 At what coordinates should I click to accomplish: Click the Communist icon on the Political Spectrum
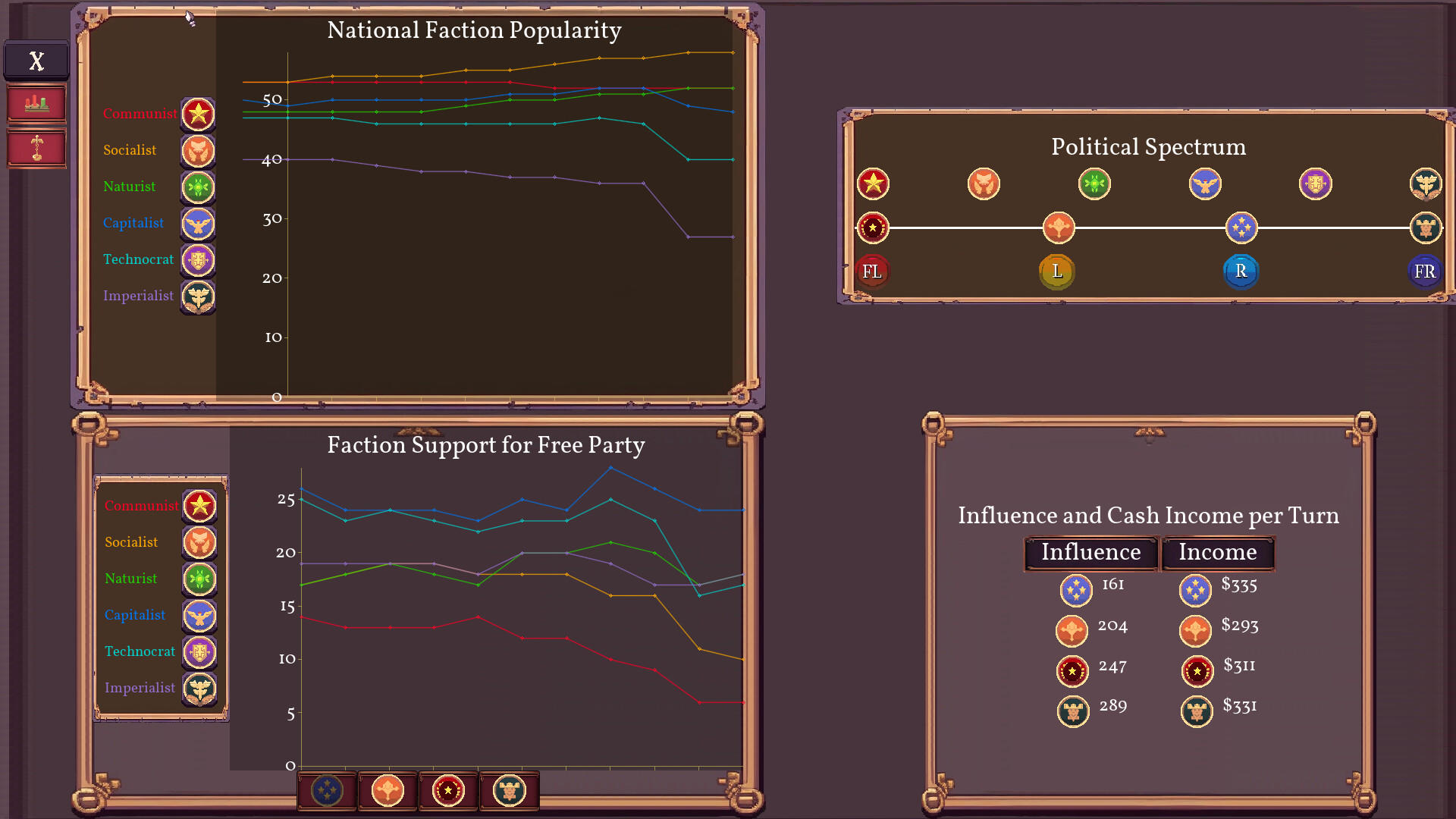coord(873,184)
